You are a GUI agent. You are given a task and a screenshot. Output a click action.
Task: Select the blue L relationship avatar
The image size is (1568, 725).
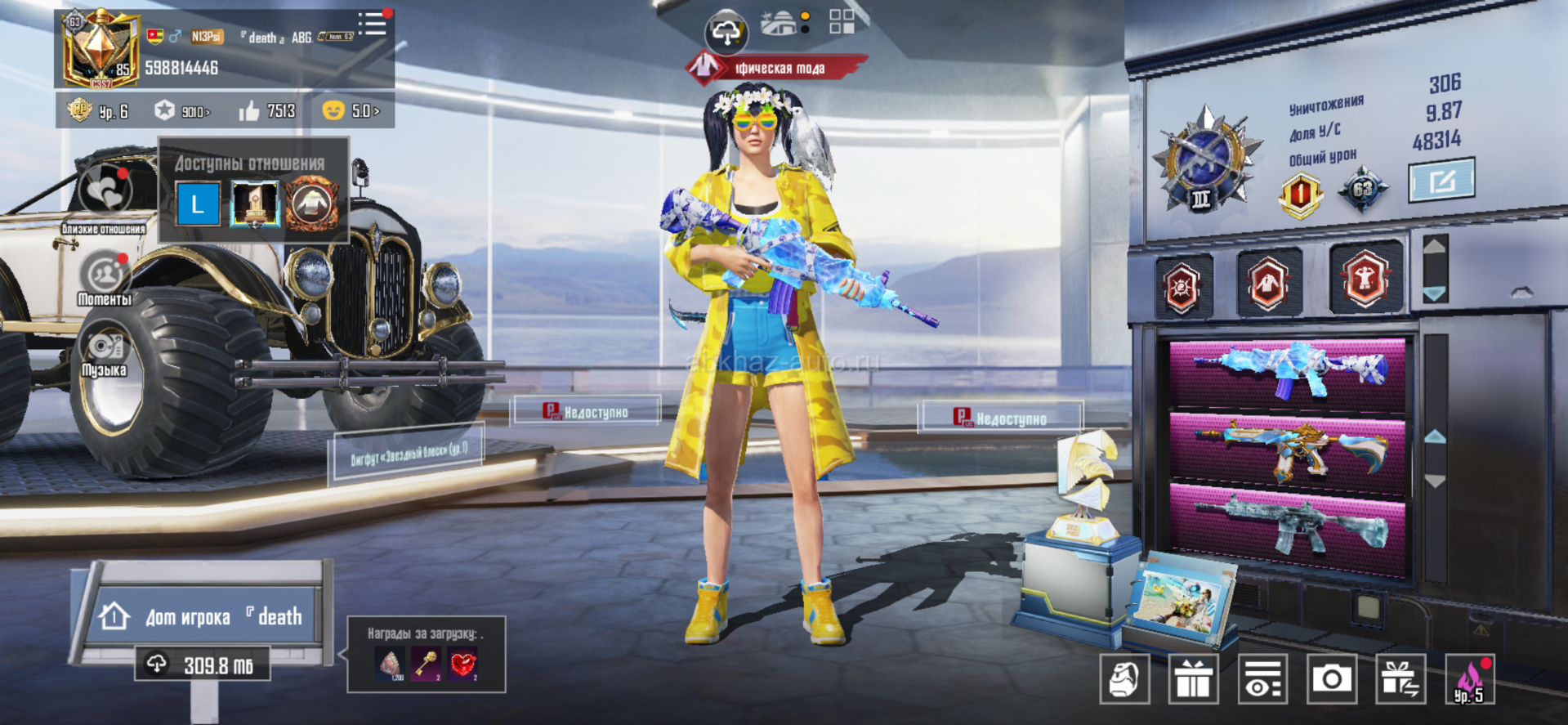tap(198, 204)
